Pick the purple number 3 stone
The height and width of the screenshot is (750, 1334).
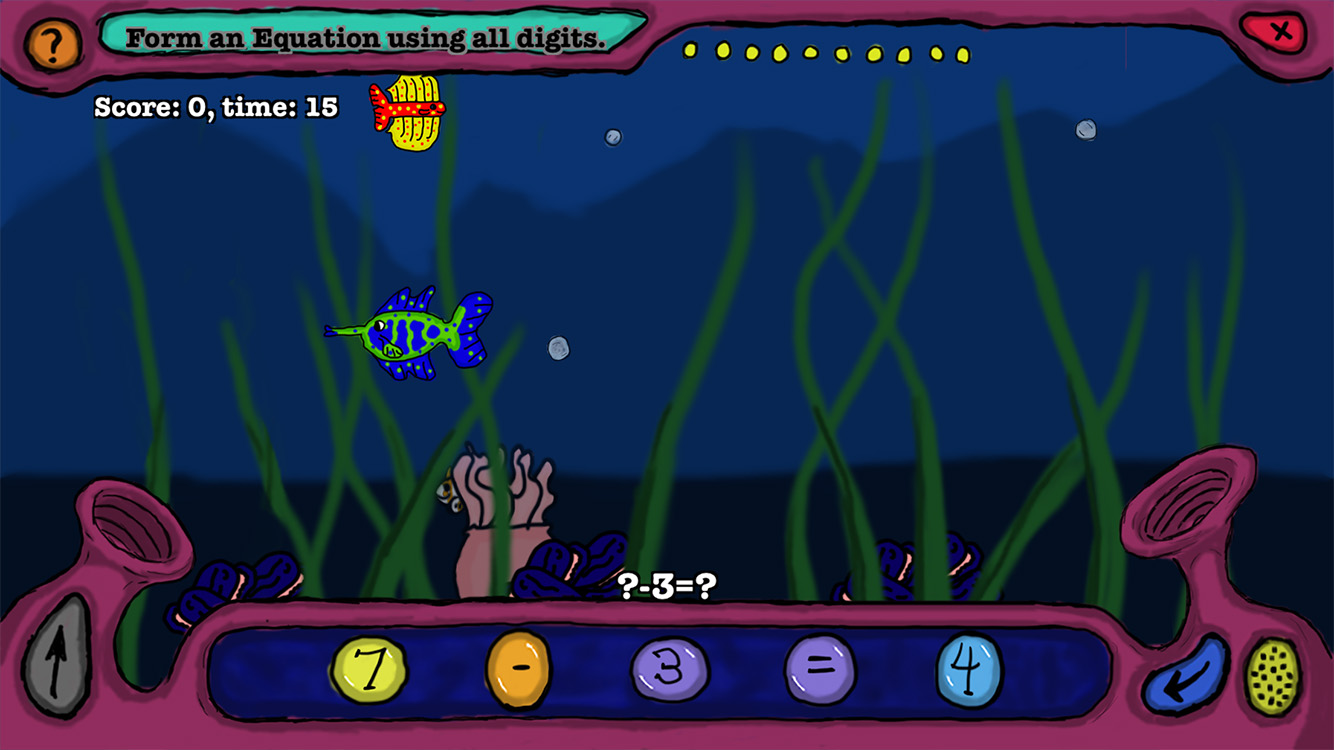pyautogui.click(x=670, y=669)
